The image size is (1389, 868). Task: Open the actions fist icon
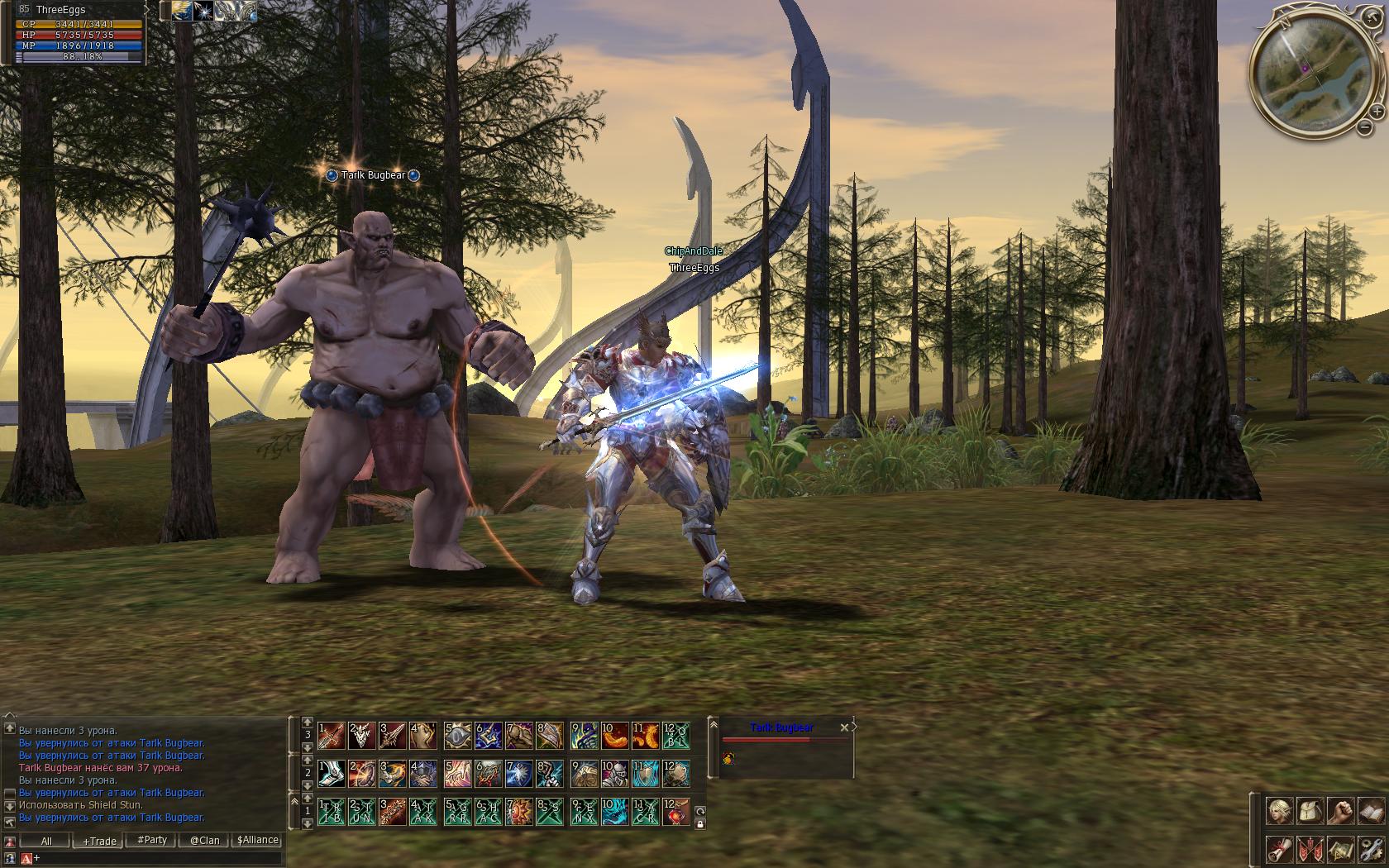(1340, 811)
